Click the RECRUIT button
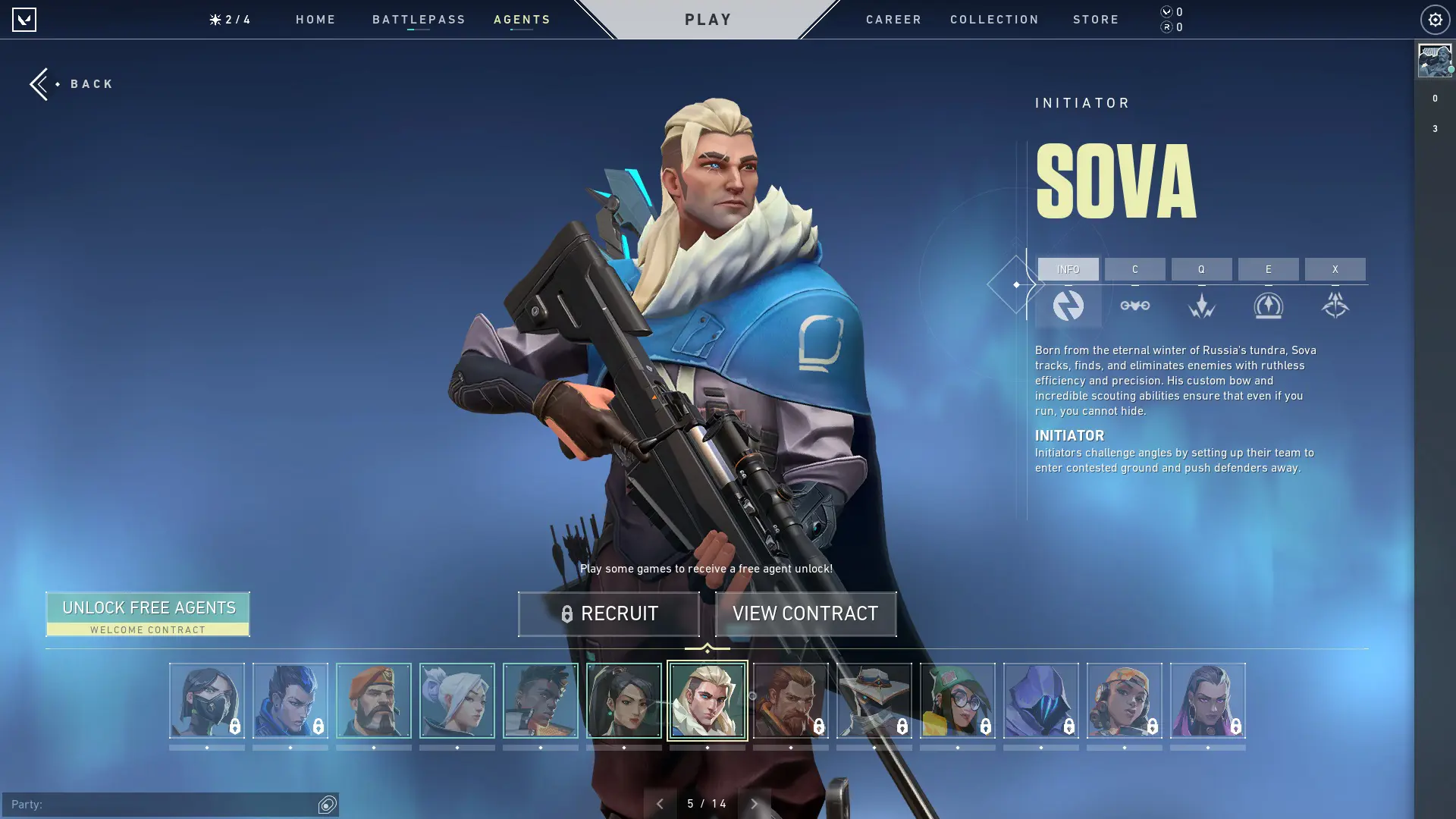1456x819 pixels. (609, 614)
